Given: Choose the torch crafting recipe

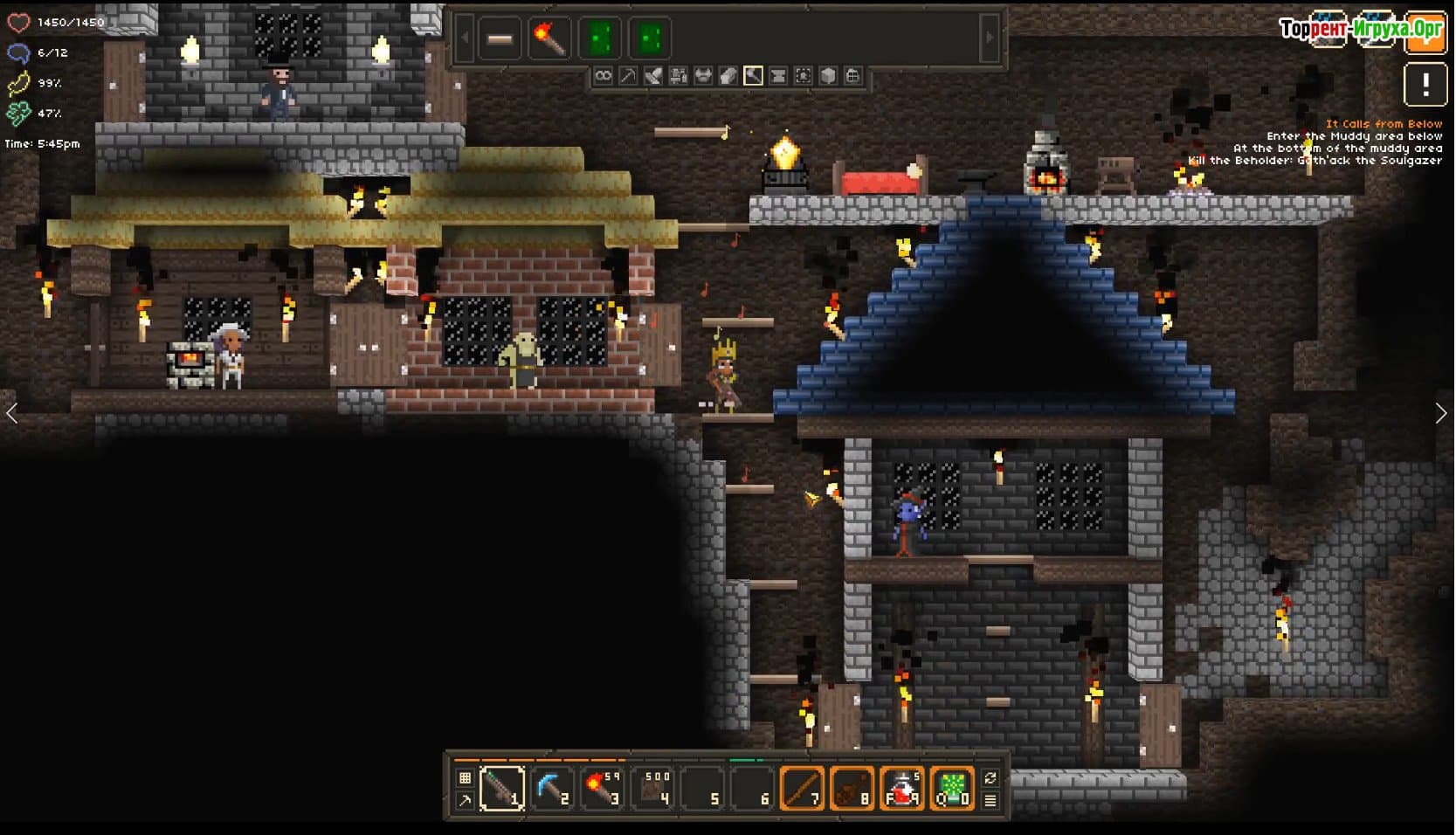Looking at the screenshot, I should [x=549, y=39].
